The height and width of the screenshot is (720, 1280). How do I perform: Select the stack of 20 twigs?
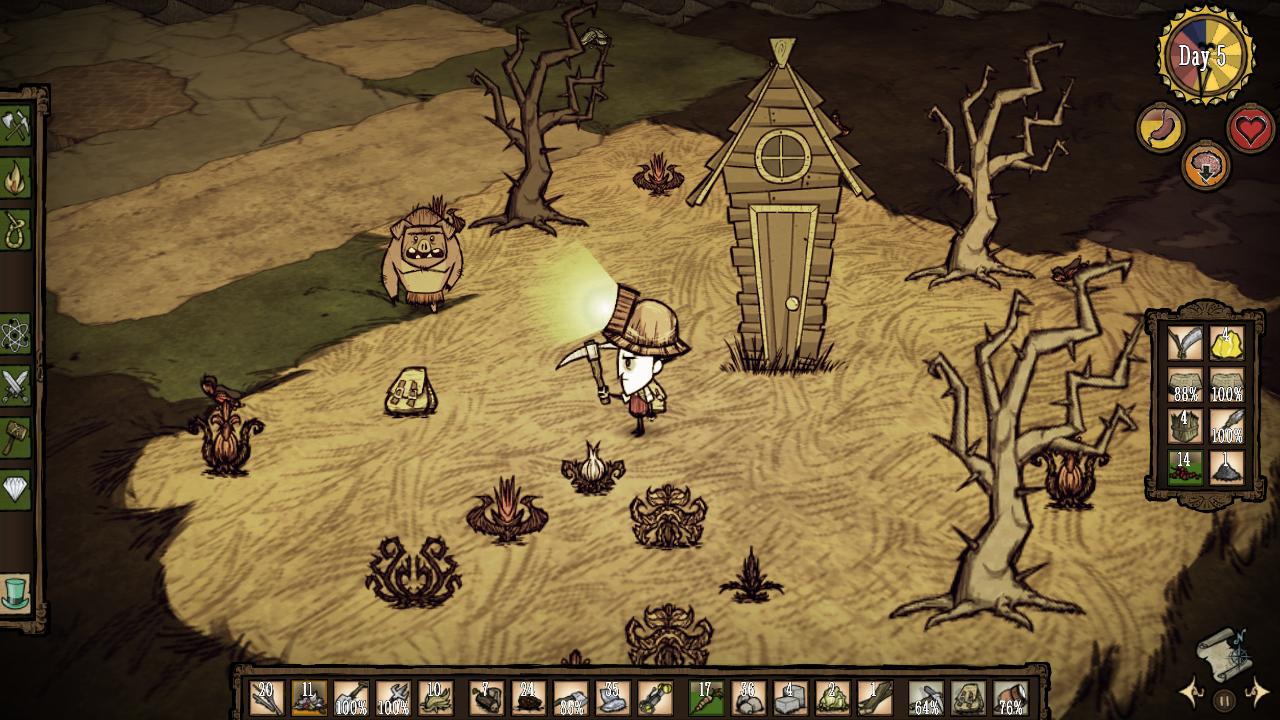point(266,698)
